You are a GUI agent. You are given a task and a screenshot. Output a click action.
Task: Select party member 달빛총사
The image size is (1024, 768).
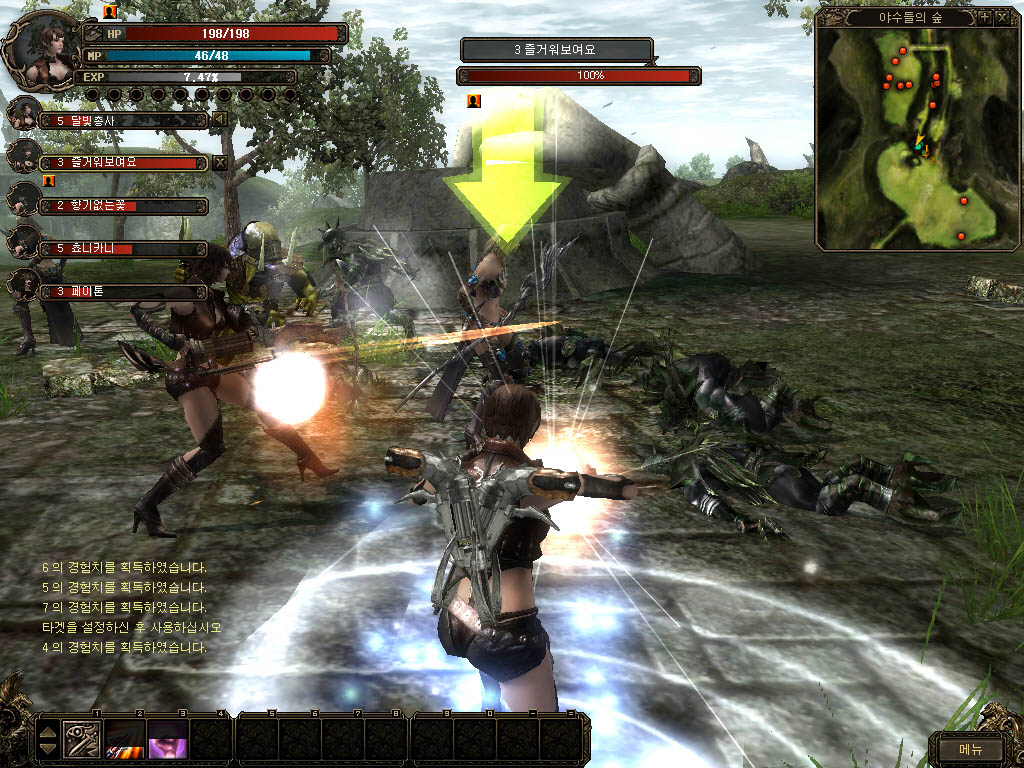click(122, 121)
